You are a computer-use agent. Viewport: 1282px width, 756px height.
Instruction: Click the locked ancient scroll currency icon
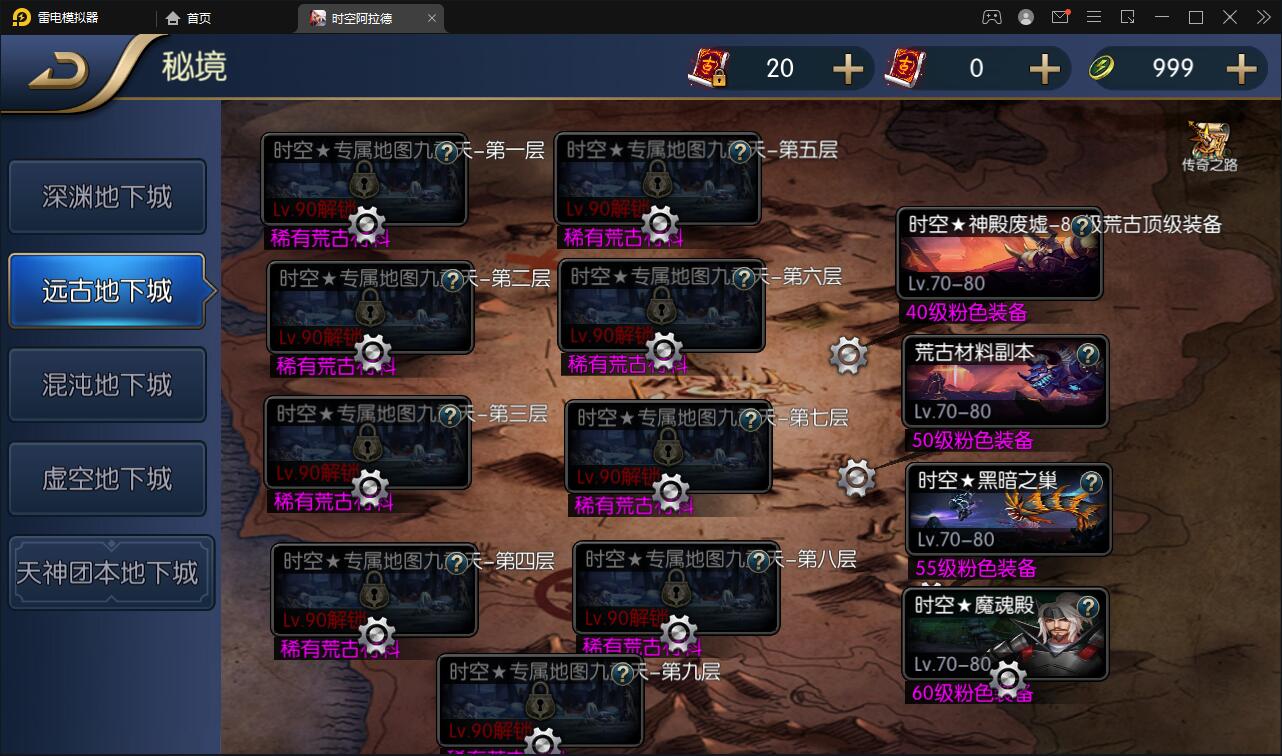click(x=706, y=67)
